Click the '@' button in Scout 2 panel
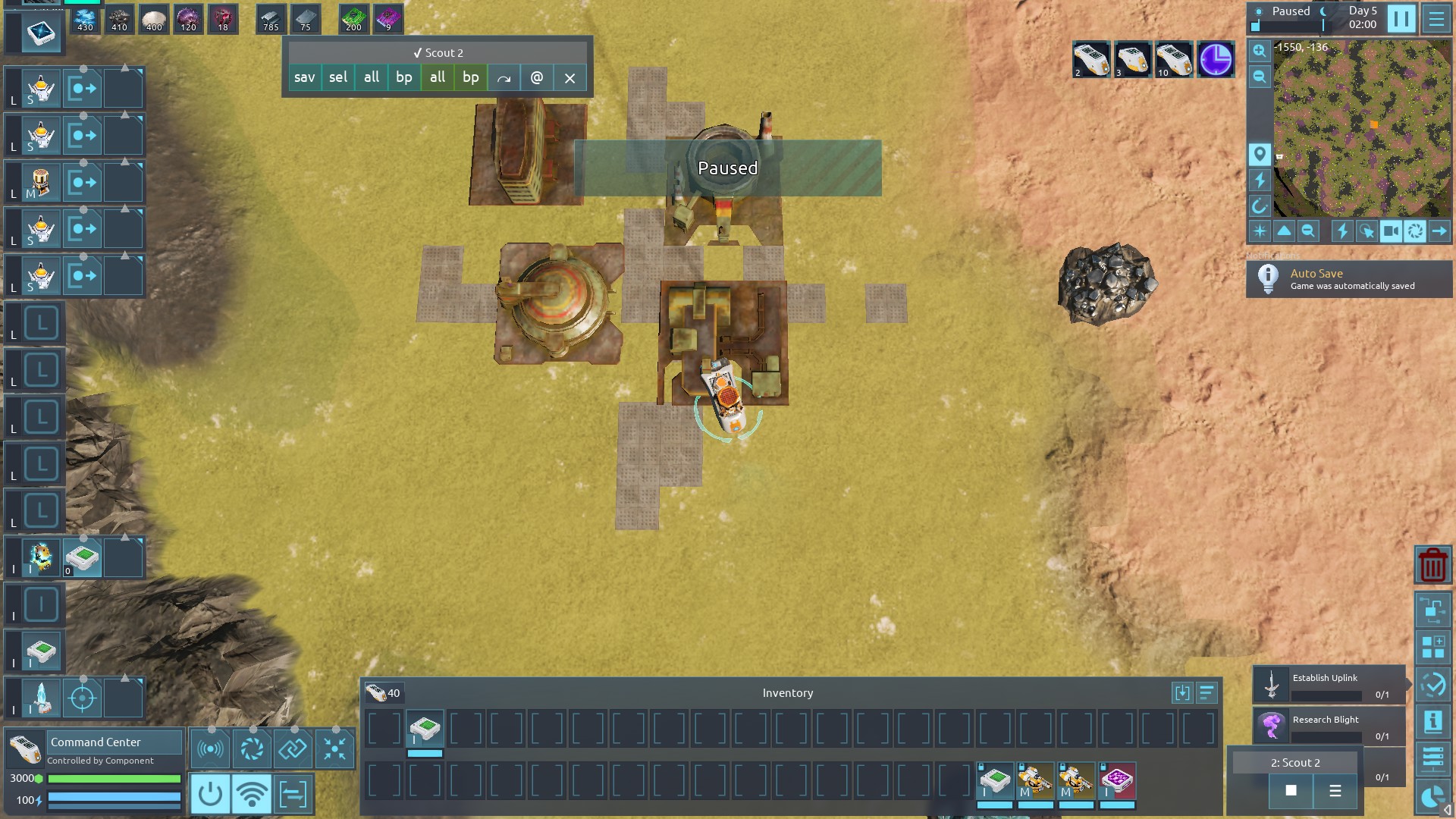Screen dimensions: 1456x819 tap(537, 77)
